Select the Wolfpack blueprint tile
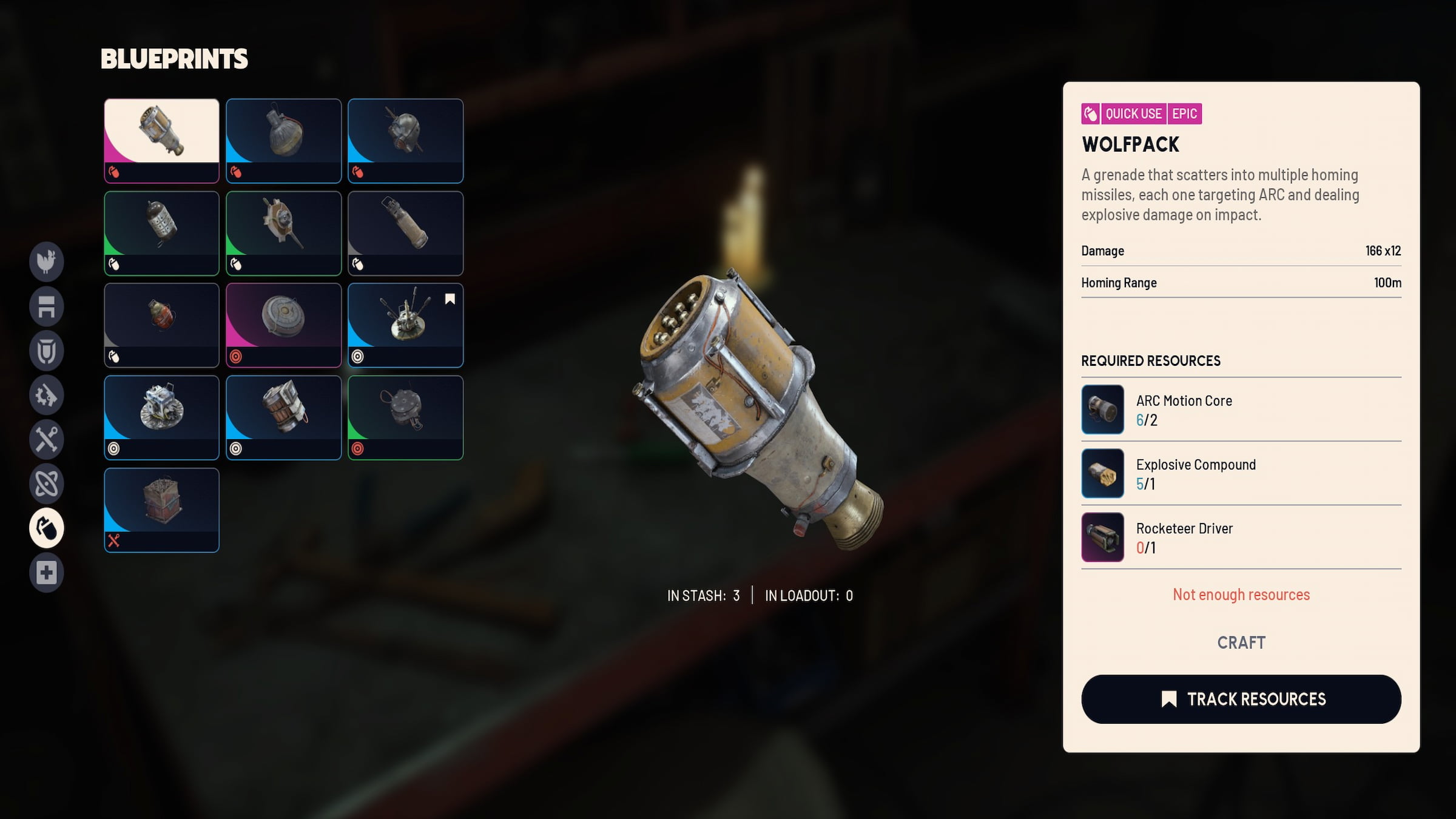 [x=161, y=140]
